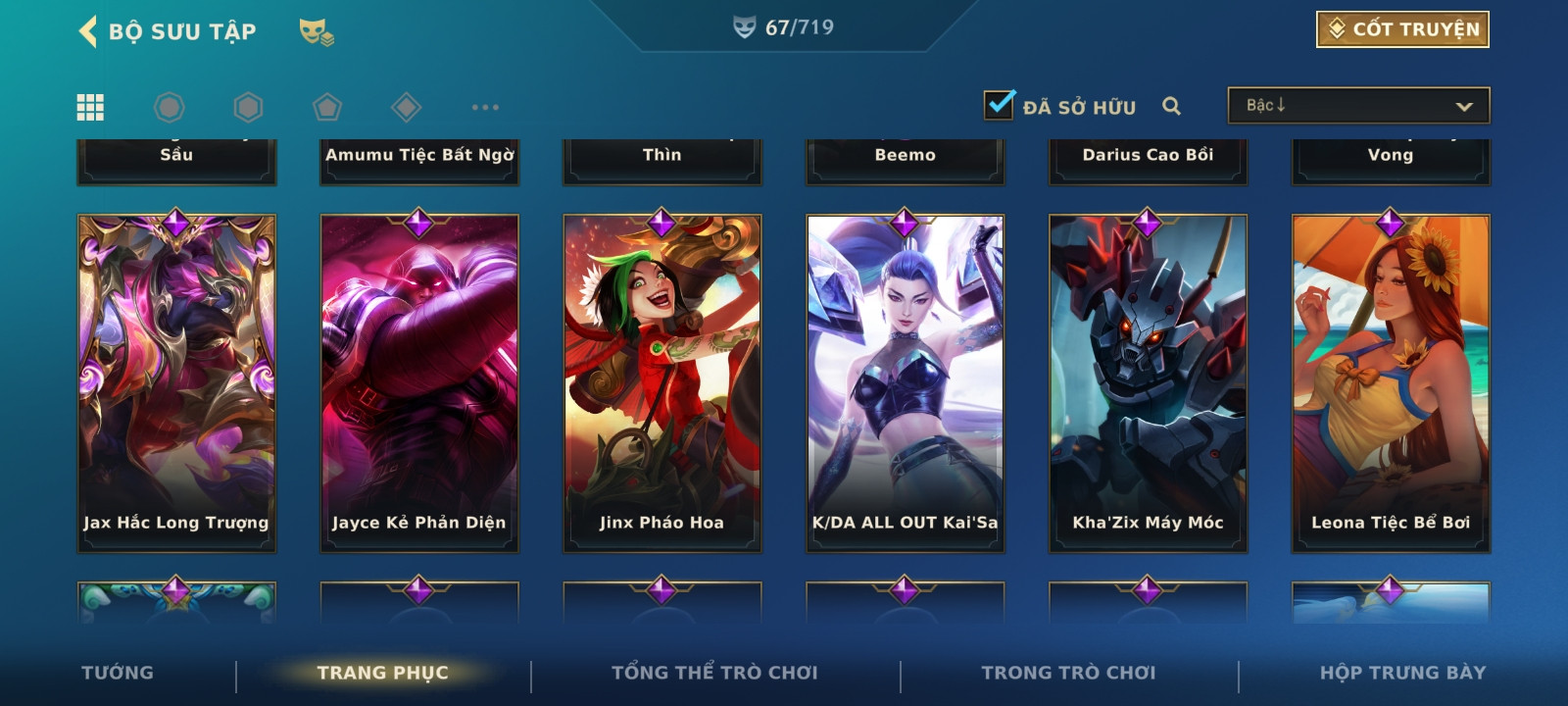This screenshot has height=706, width=1568.
Task: Open the skin search magnifier
Action: click(x=1171, y=106)
